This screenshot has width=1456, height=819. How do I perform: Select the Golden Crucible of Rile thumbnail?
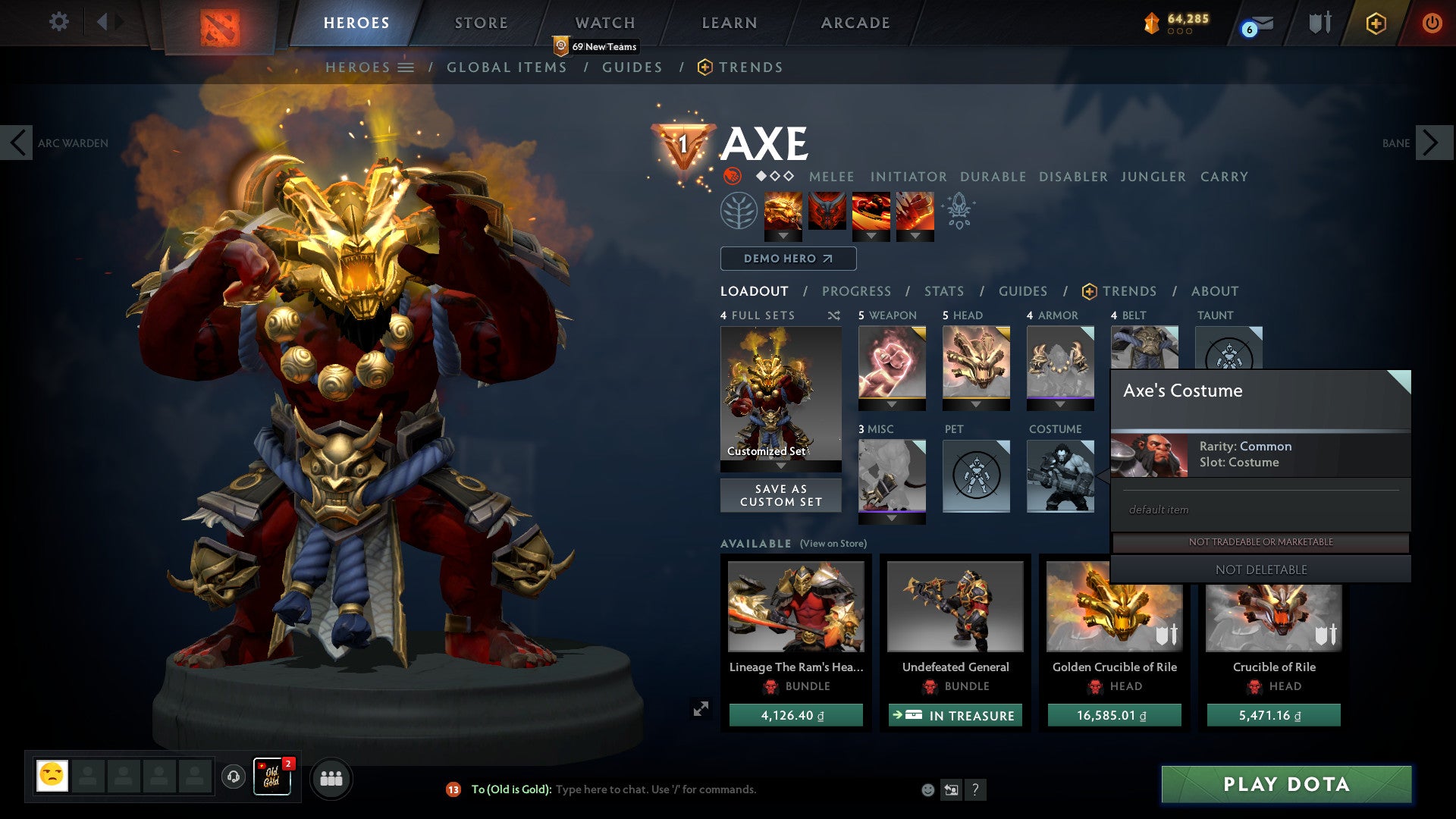pyautogui.click(x=1114, y=607)
